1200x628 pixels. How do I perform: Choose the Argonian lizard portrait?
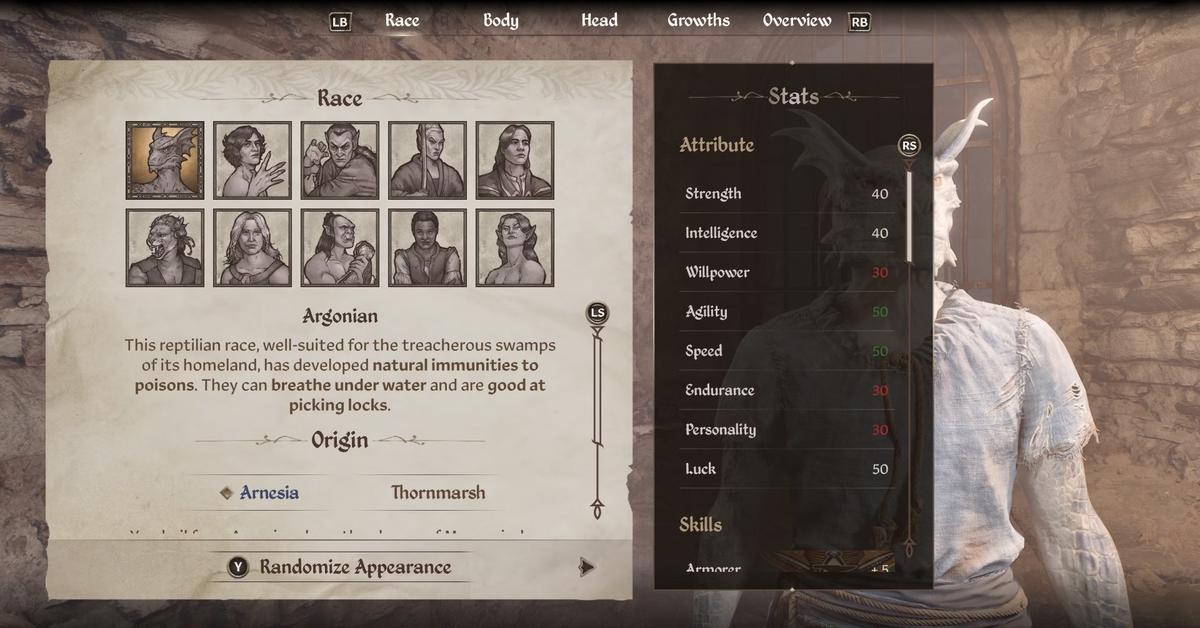165,160
